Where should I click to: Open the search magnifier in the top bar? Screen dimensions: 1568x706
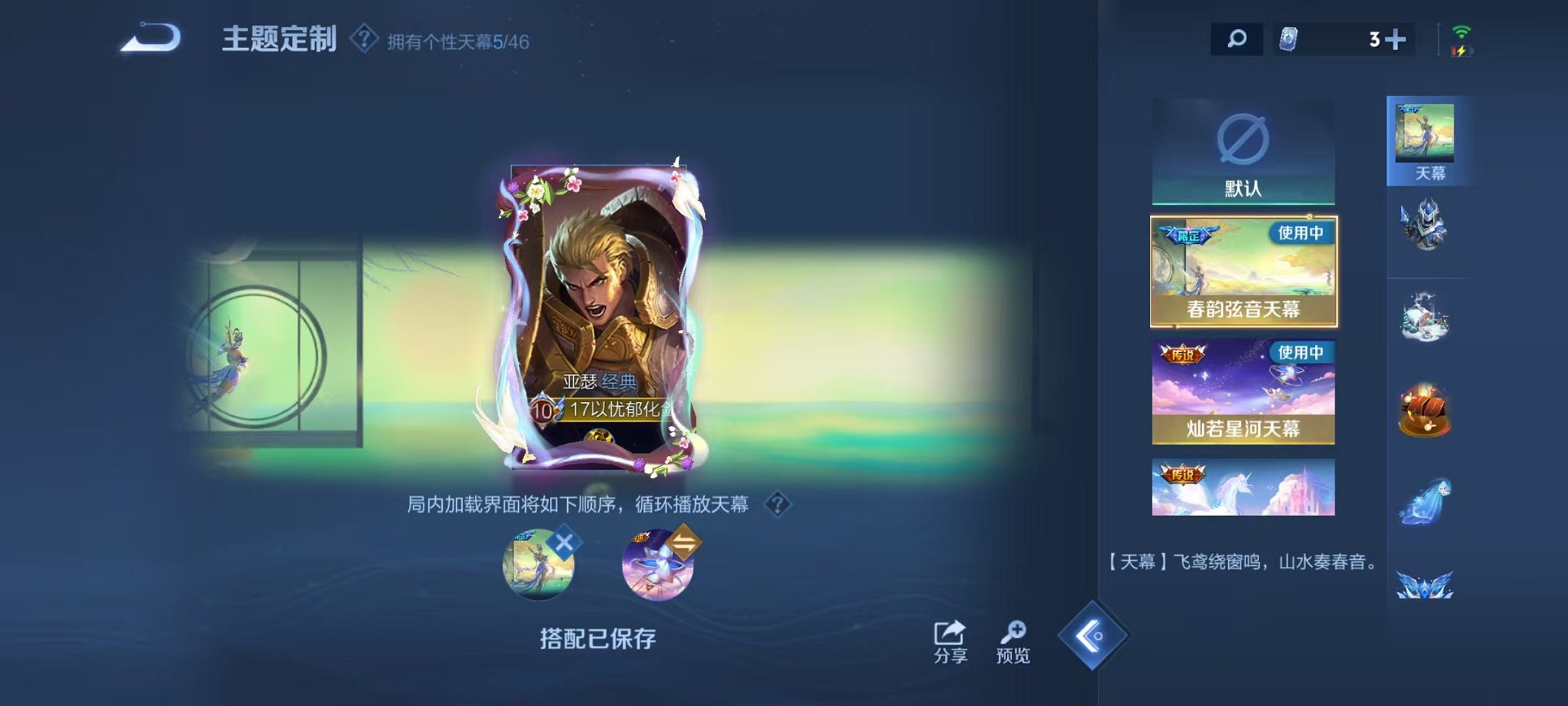[x=1235, y=38]
